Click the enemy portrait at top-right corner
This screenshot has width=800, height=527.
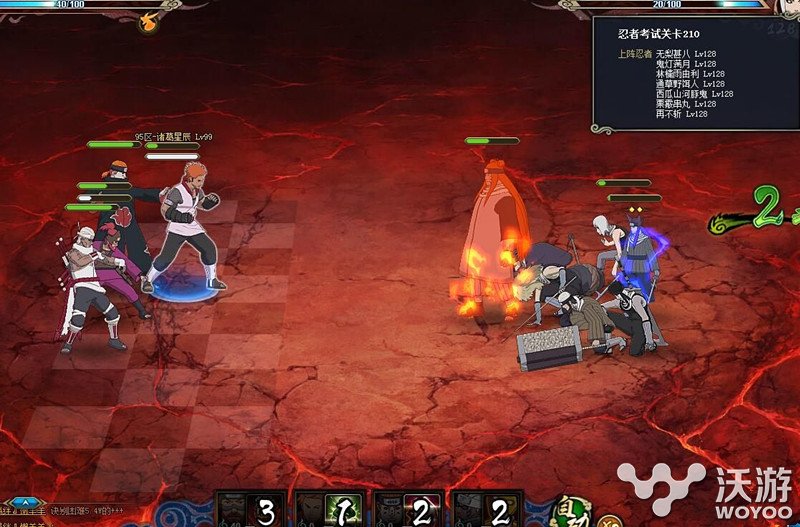(788, 8)
